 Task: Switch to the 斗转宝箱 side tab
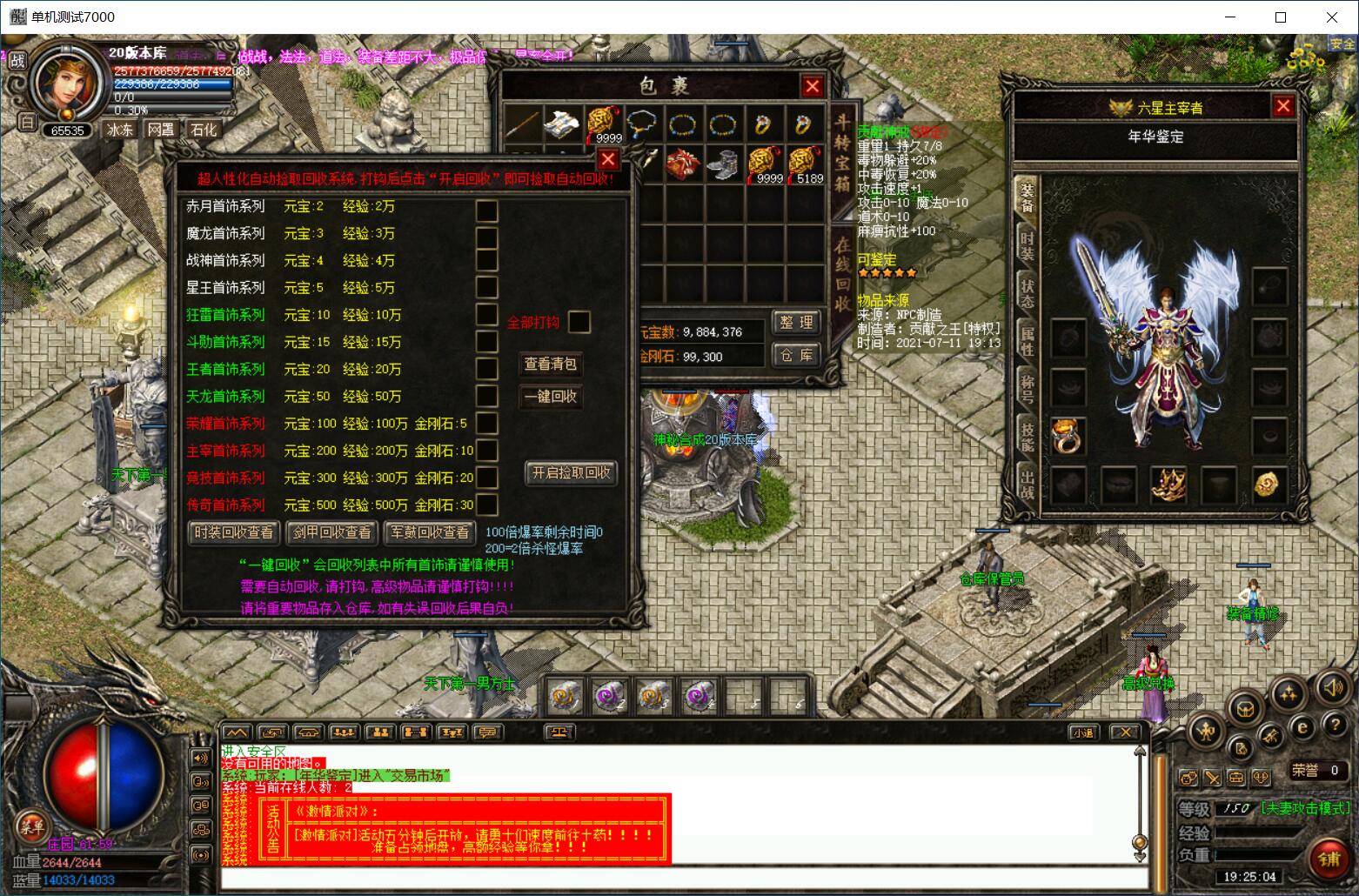[842, 164]
